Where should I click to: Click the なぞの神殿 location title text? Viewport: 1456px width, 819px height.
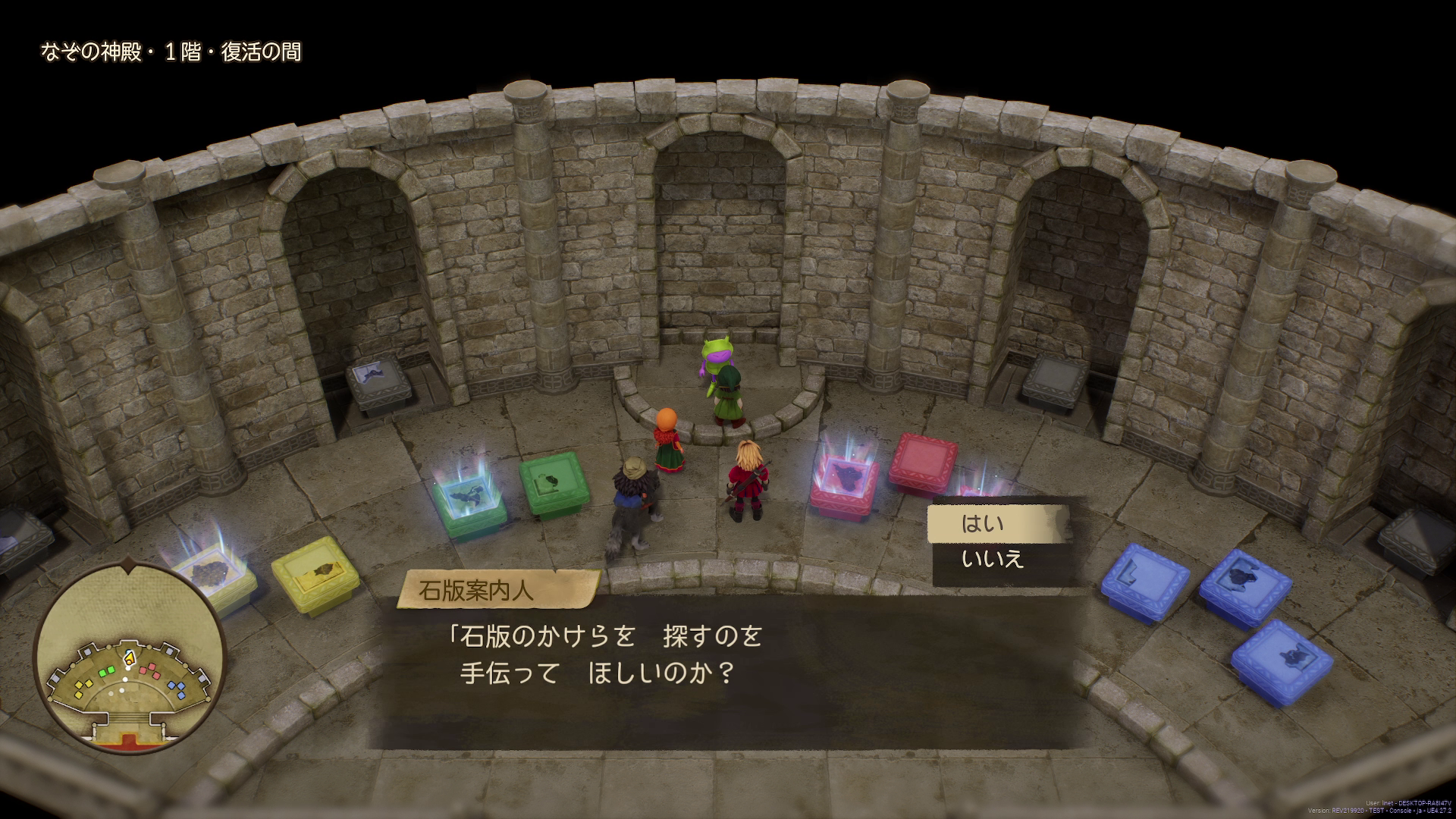(171, 52)
